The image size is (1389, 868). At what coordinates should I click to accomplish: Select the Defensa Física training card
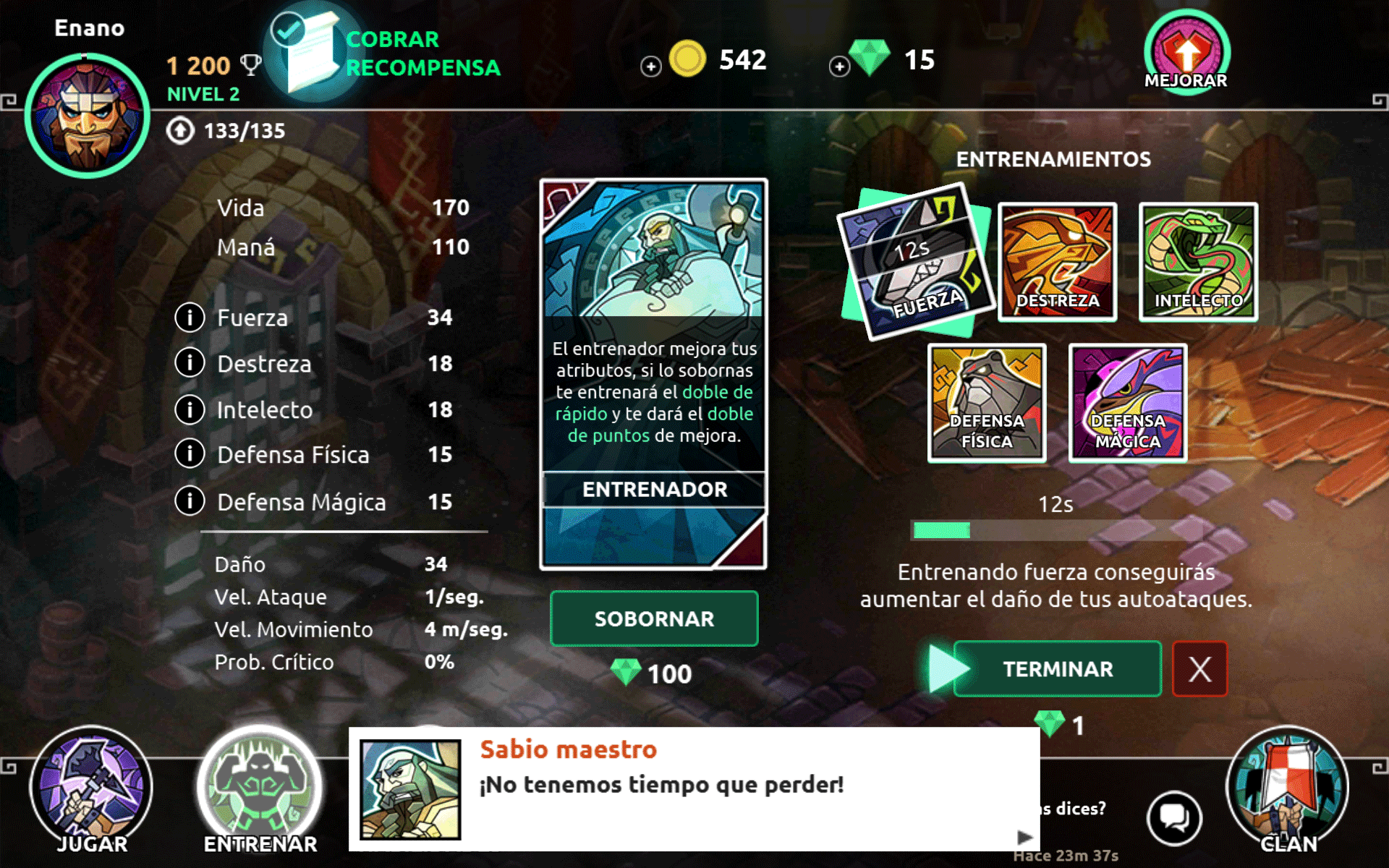[987, 403]
